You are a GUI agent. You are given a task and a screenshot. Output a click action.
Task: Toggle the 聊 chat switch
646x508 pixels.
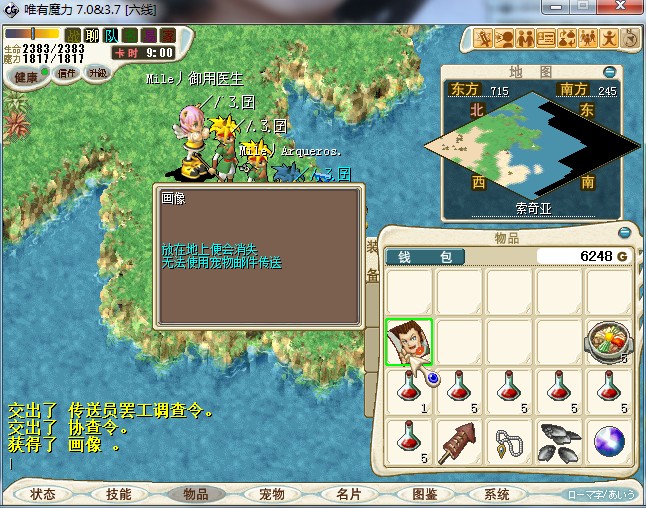tap(92, 35)
